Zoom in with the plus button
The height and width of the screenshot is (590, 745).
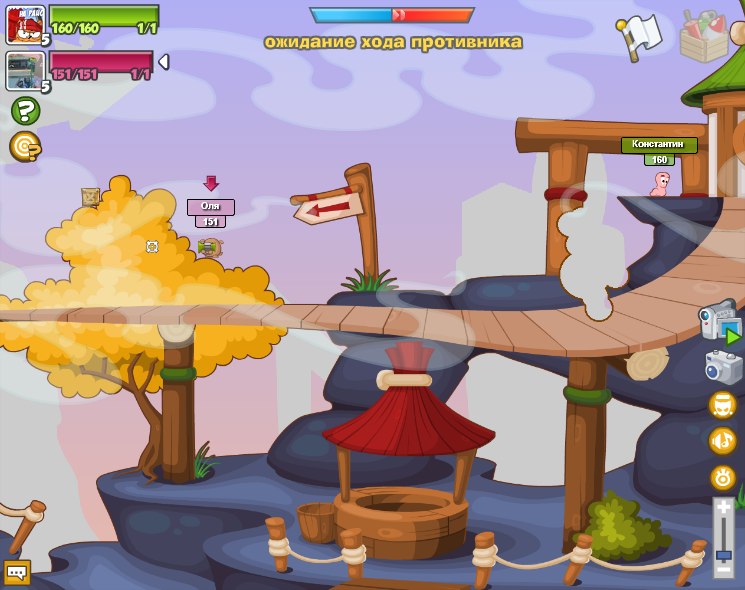723,508
